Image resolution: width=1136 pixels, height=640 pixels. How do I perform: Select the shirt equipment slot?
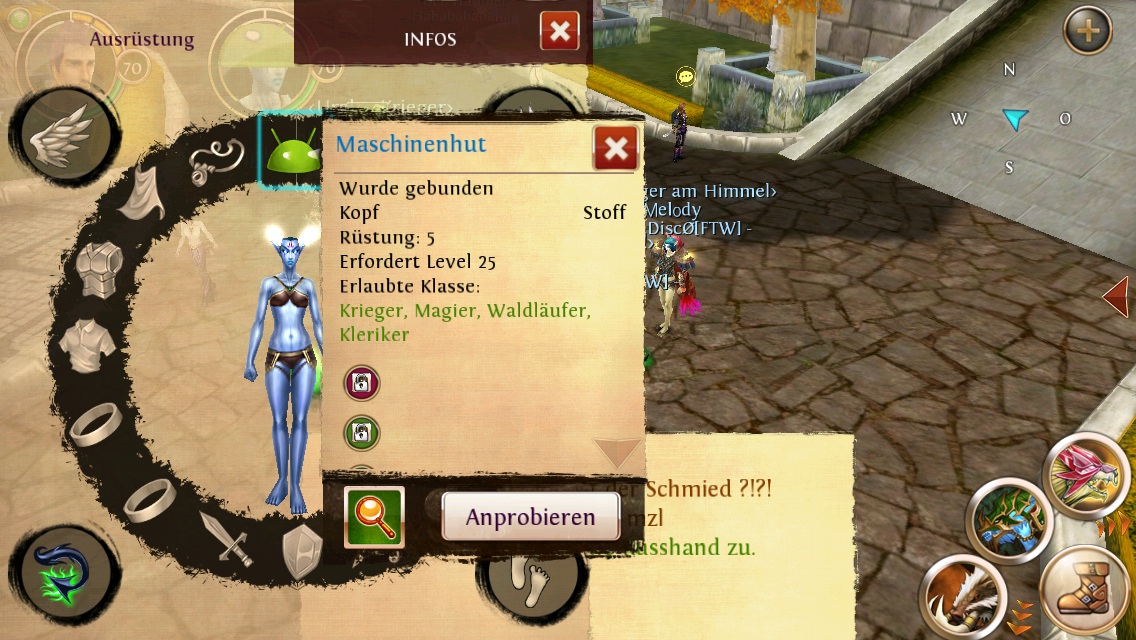click(x=87, y=345)
